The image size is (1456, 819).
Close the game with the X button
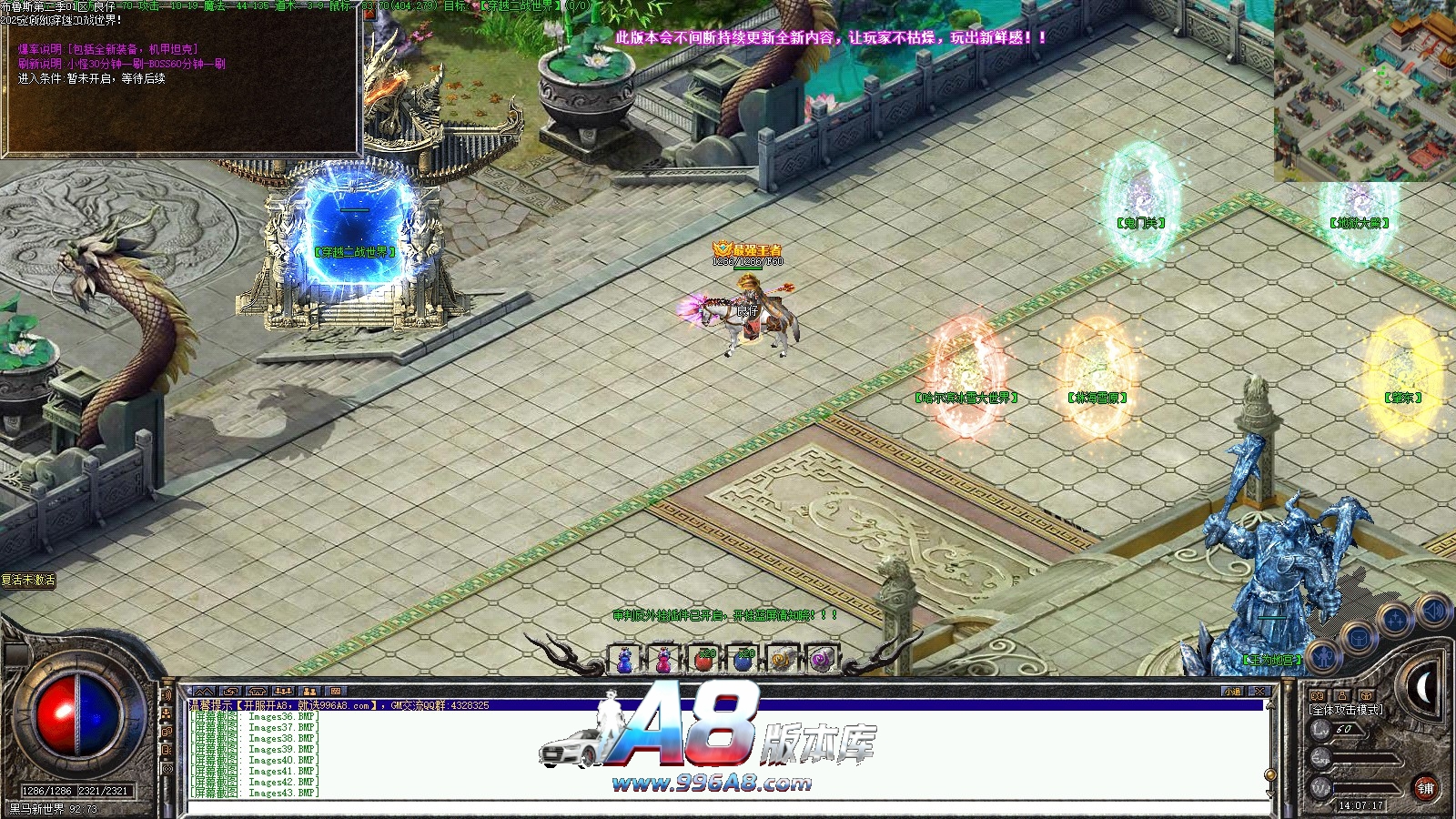(1259, 692)
